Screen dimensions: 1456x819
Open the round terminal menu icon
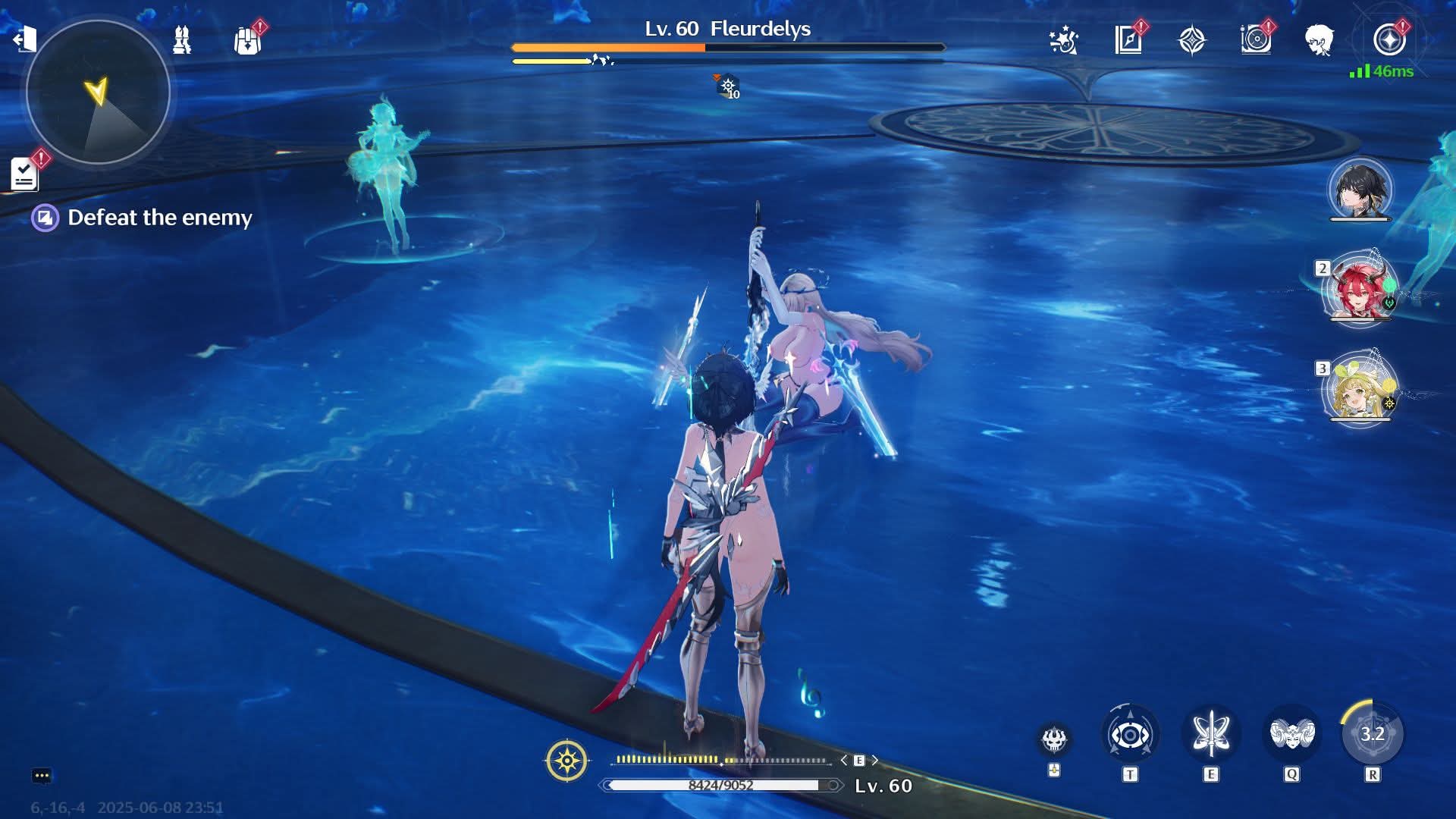1389,39
